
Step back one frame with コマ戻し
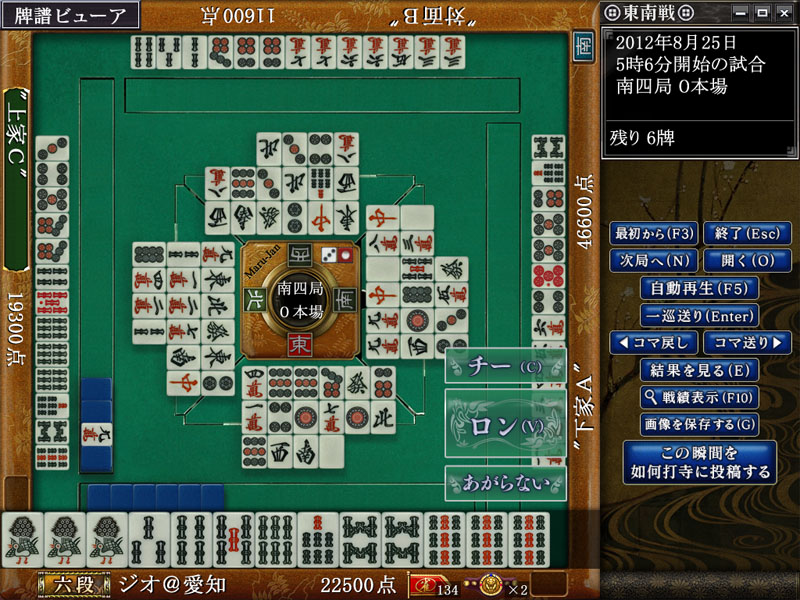click(x=654, y=343)
